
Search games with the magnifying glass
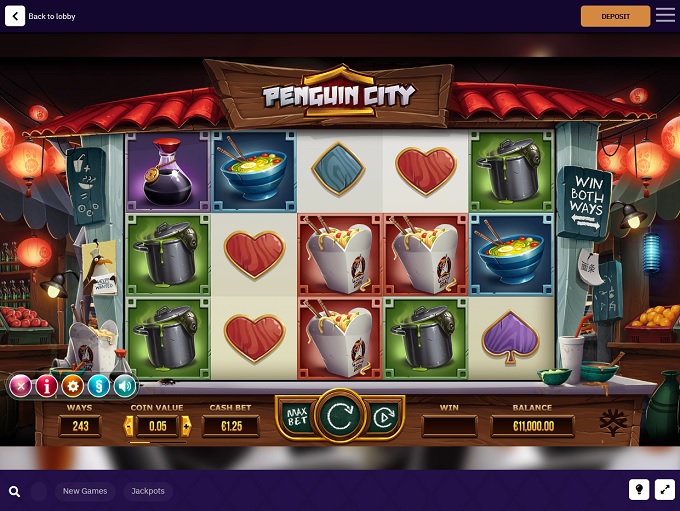(15, 491)
